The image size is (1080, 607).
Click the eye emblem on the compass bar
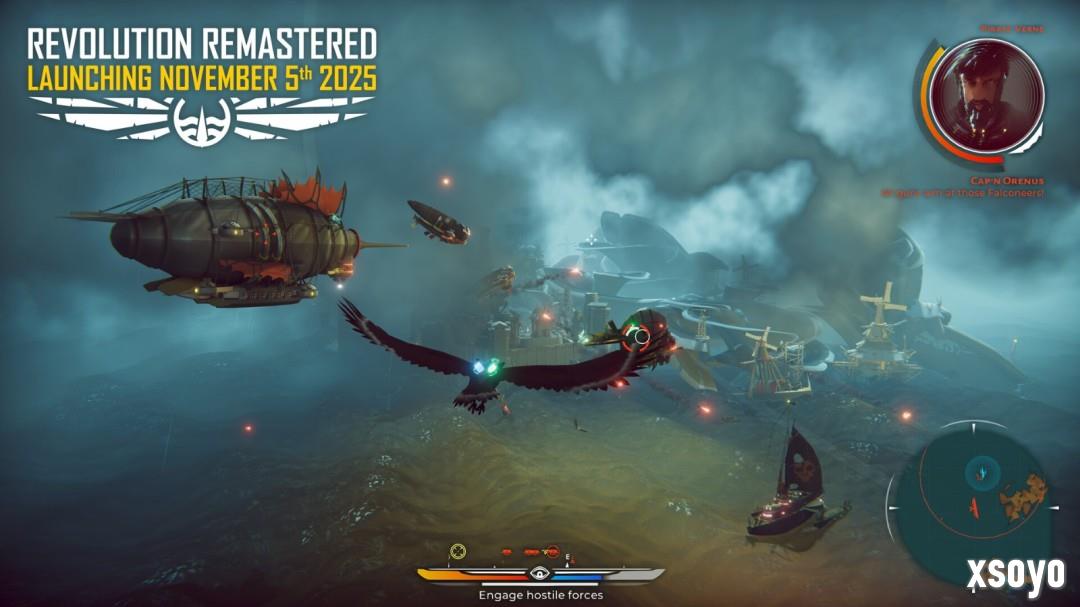click(540, 574)
